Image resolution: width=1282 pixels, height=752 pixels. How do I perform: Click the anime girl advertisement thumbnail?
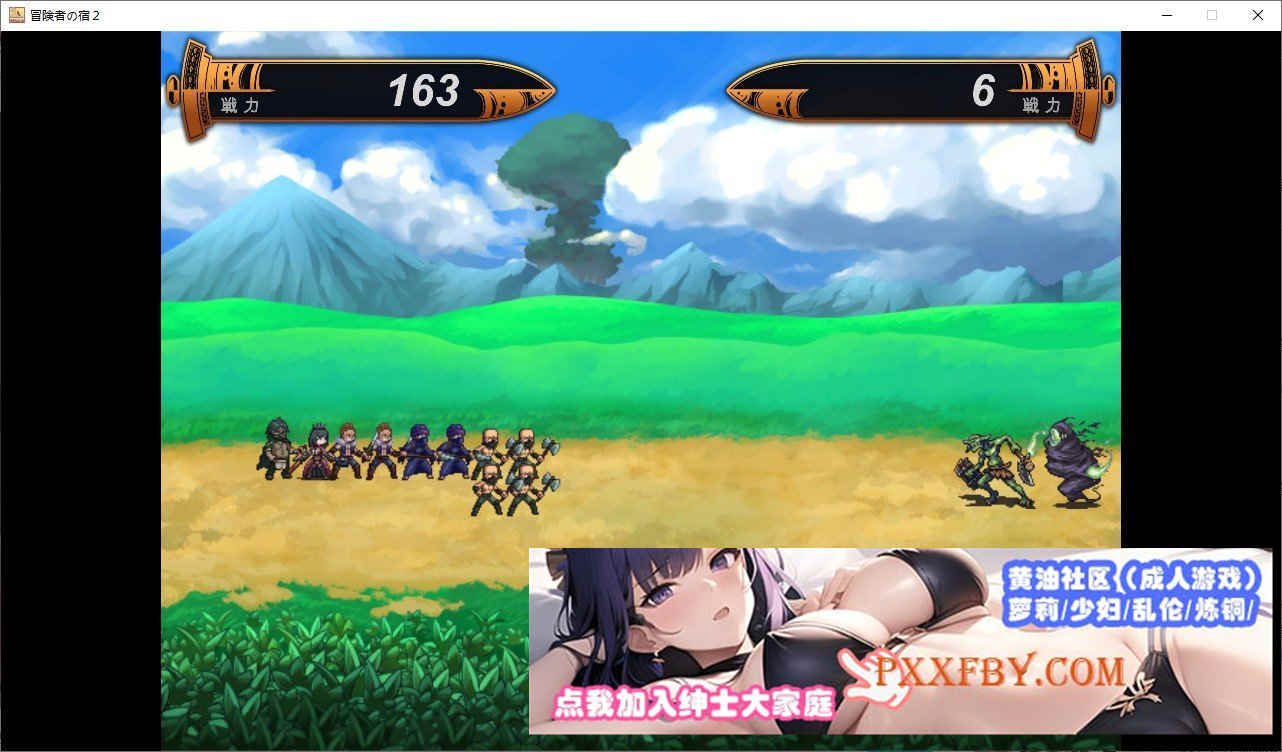tap(700, 620)
